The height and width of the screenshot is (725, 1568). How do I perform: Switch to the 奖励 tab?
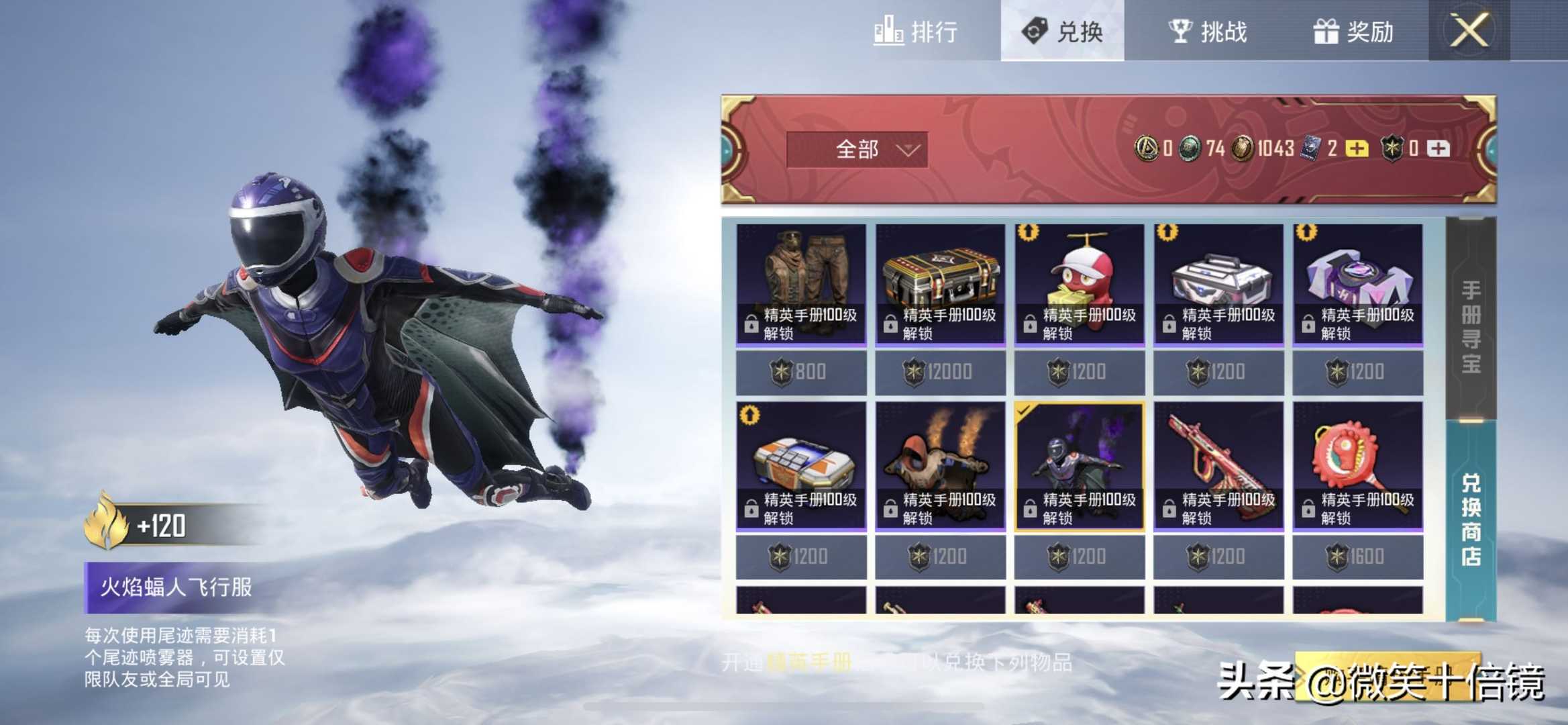click(x=1357, y=32)
